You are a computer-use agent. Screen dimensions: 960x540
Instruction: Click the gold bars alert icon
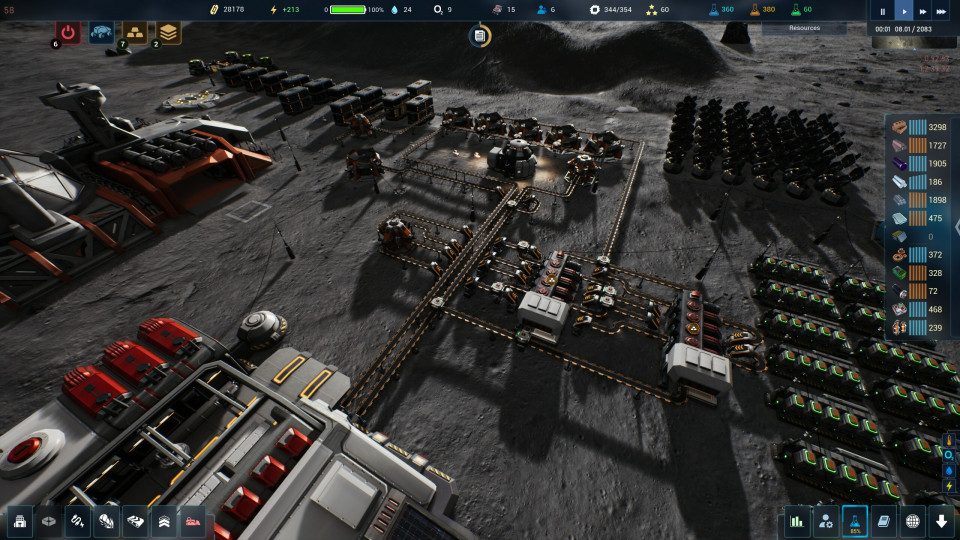click(x=133, y=32)
